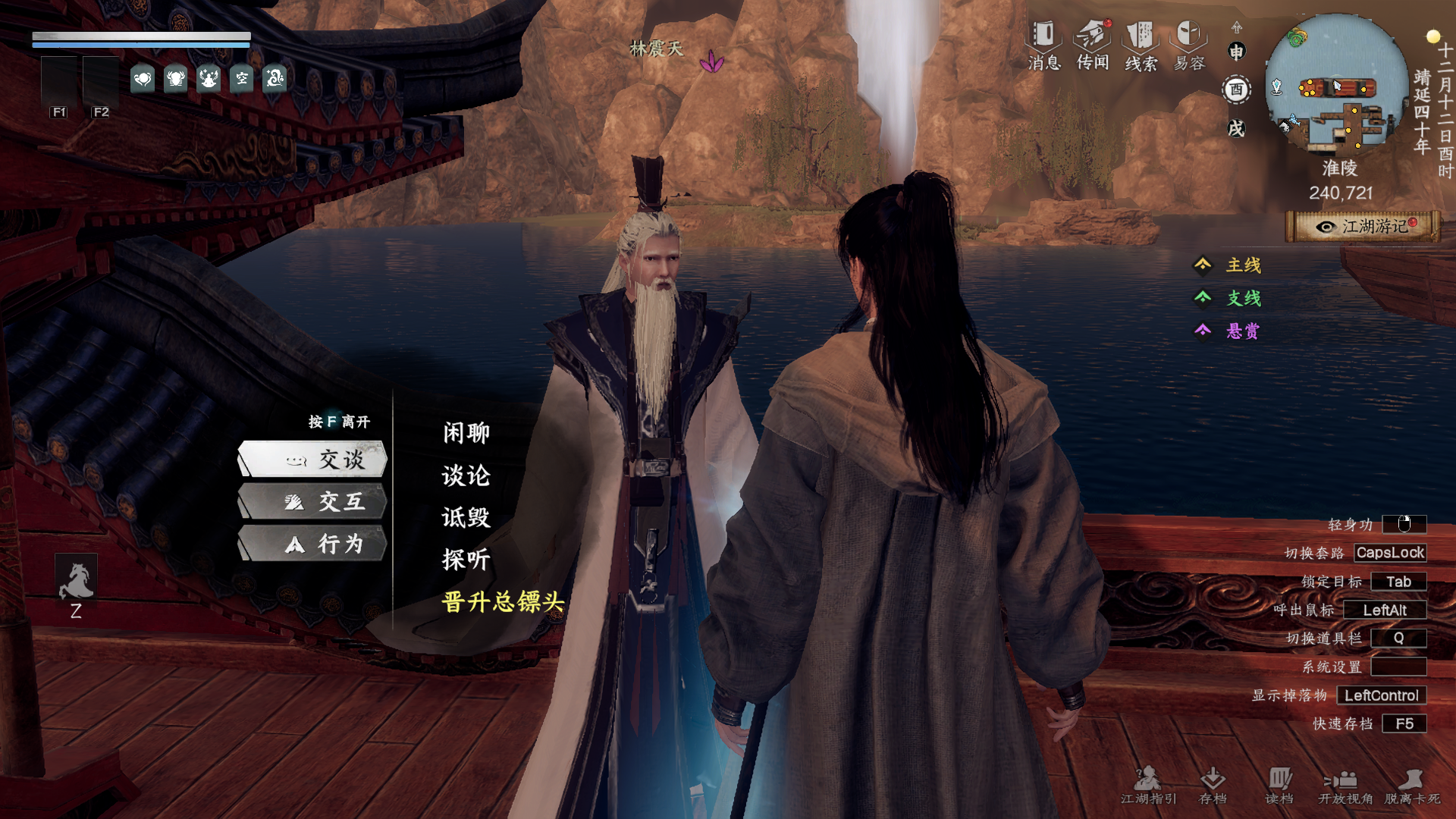Pick the 诋毁 slander option
Image resolution: width=1456 pixels, height=819 pixels.
466,518
